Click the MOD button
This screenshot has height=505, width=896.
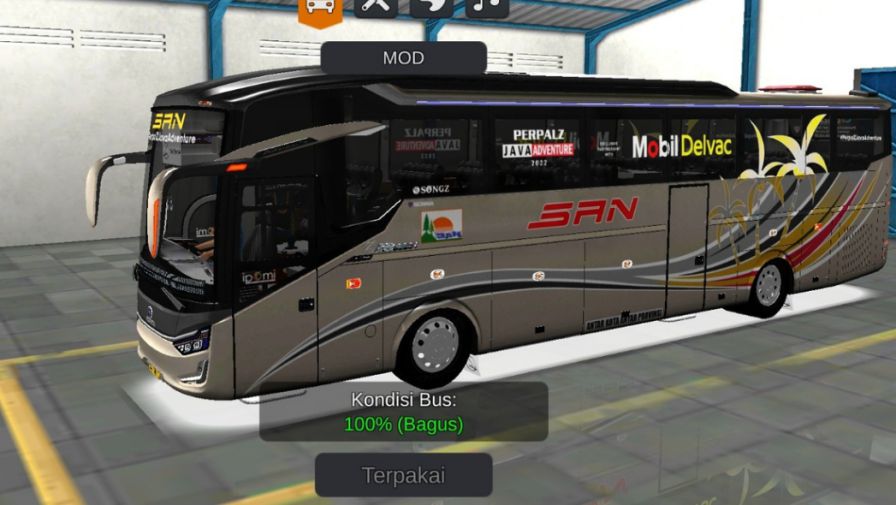[x=403, y=58]
